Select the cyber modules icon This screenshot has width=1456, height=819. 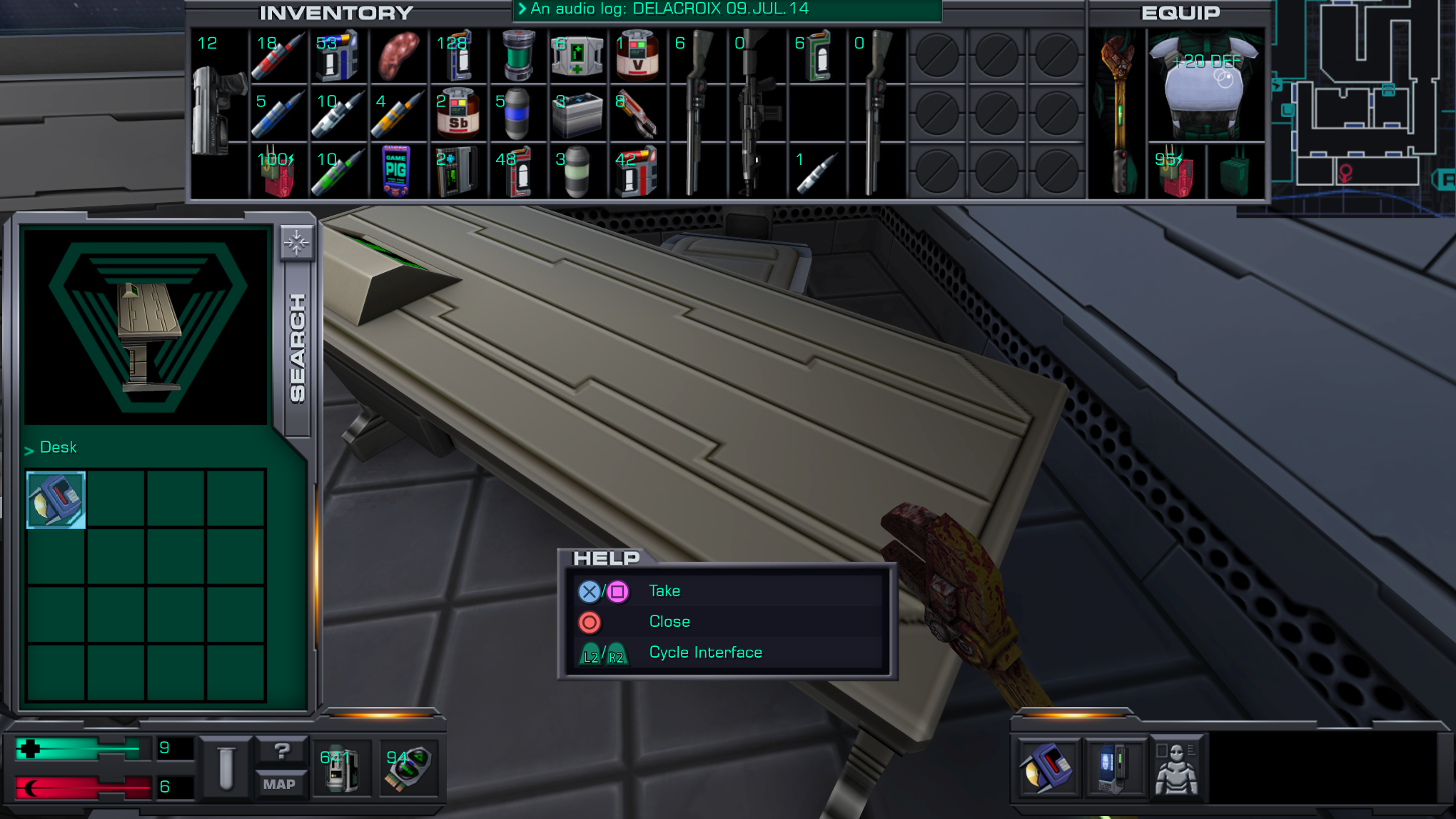pyautogui.click(x=408, y=768)
